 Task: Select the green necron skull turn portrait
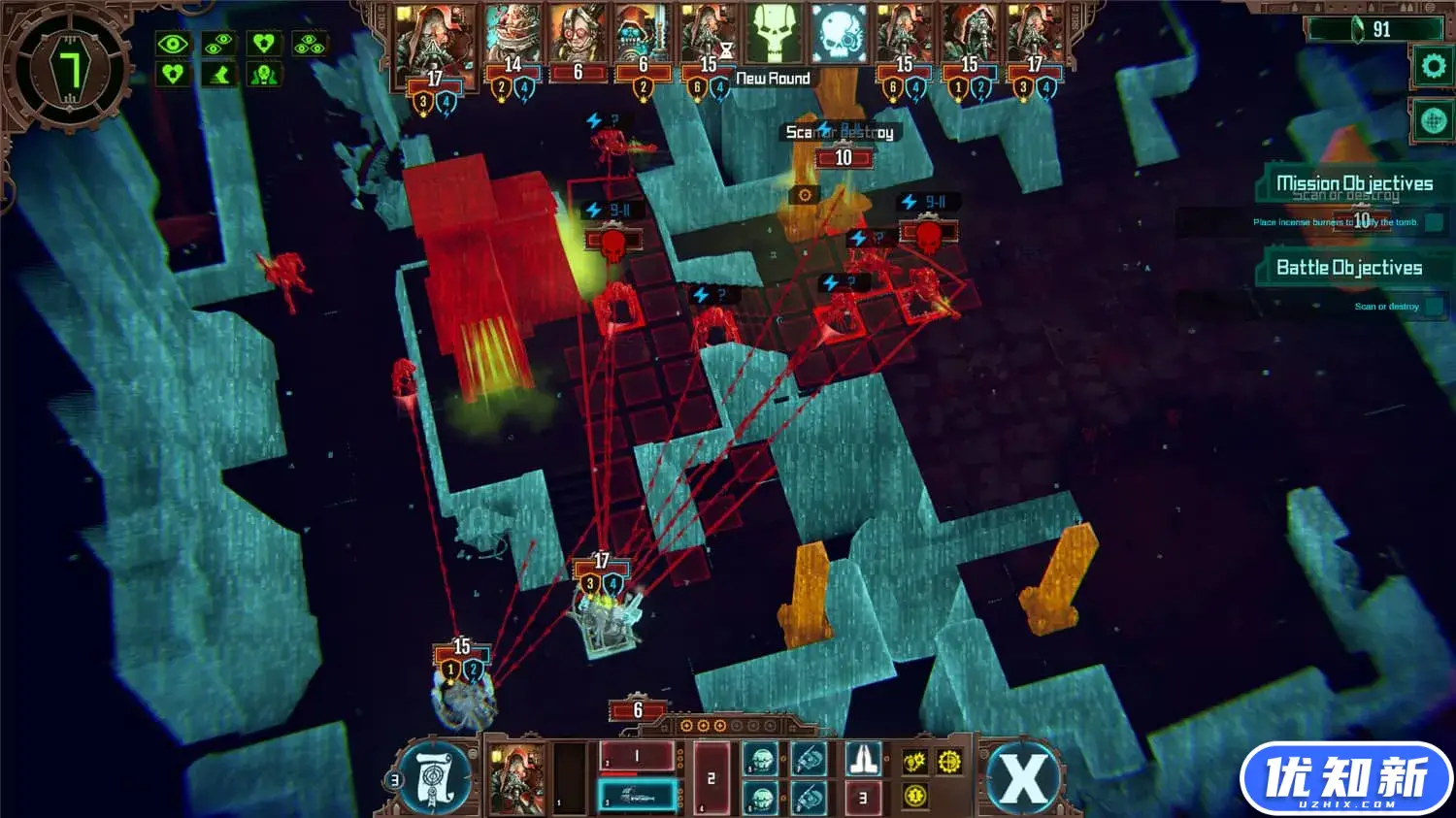pyautogui.click(x=774, y=35)
